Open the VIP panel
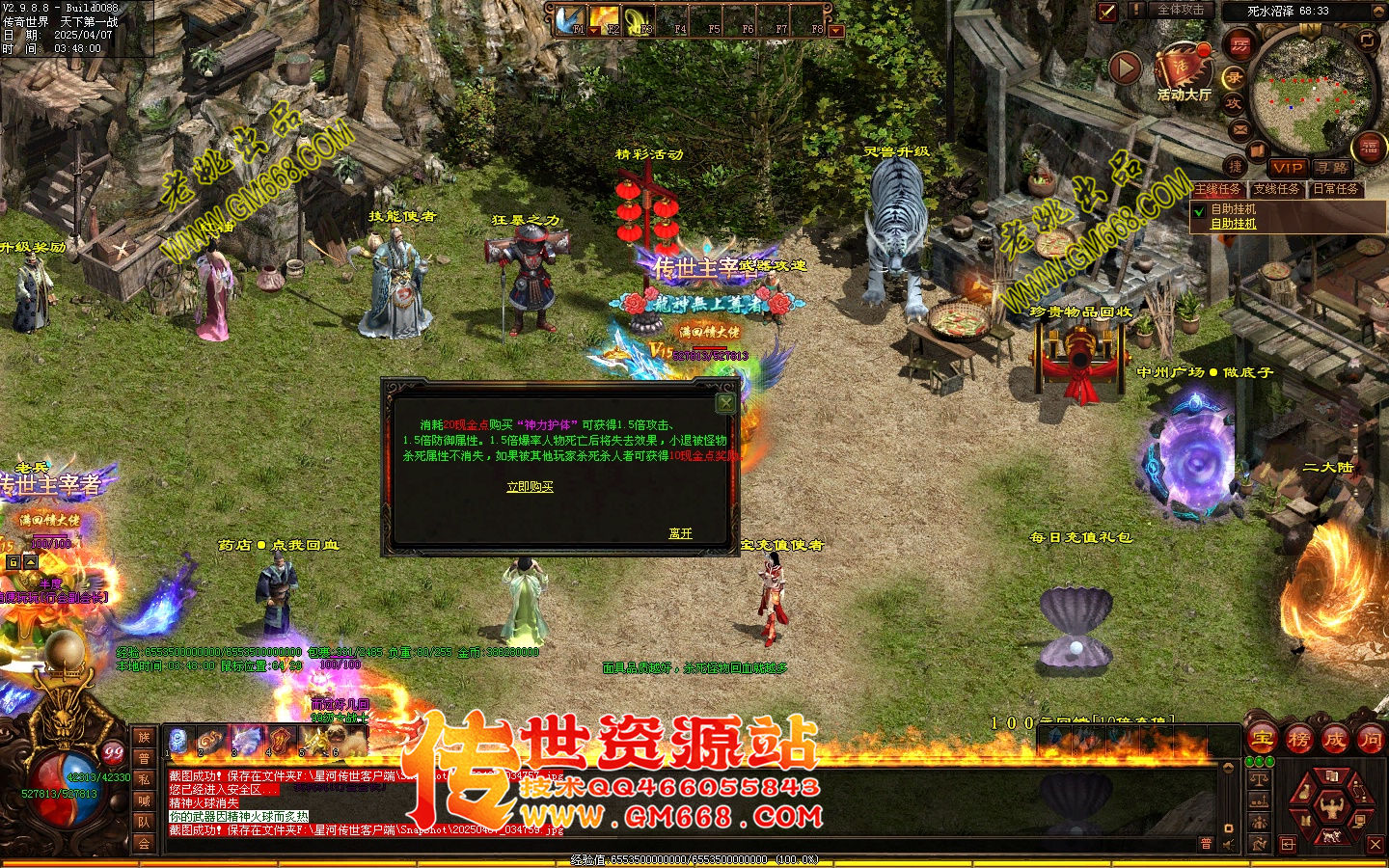 [1287, 167]
